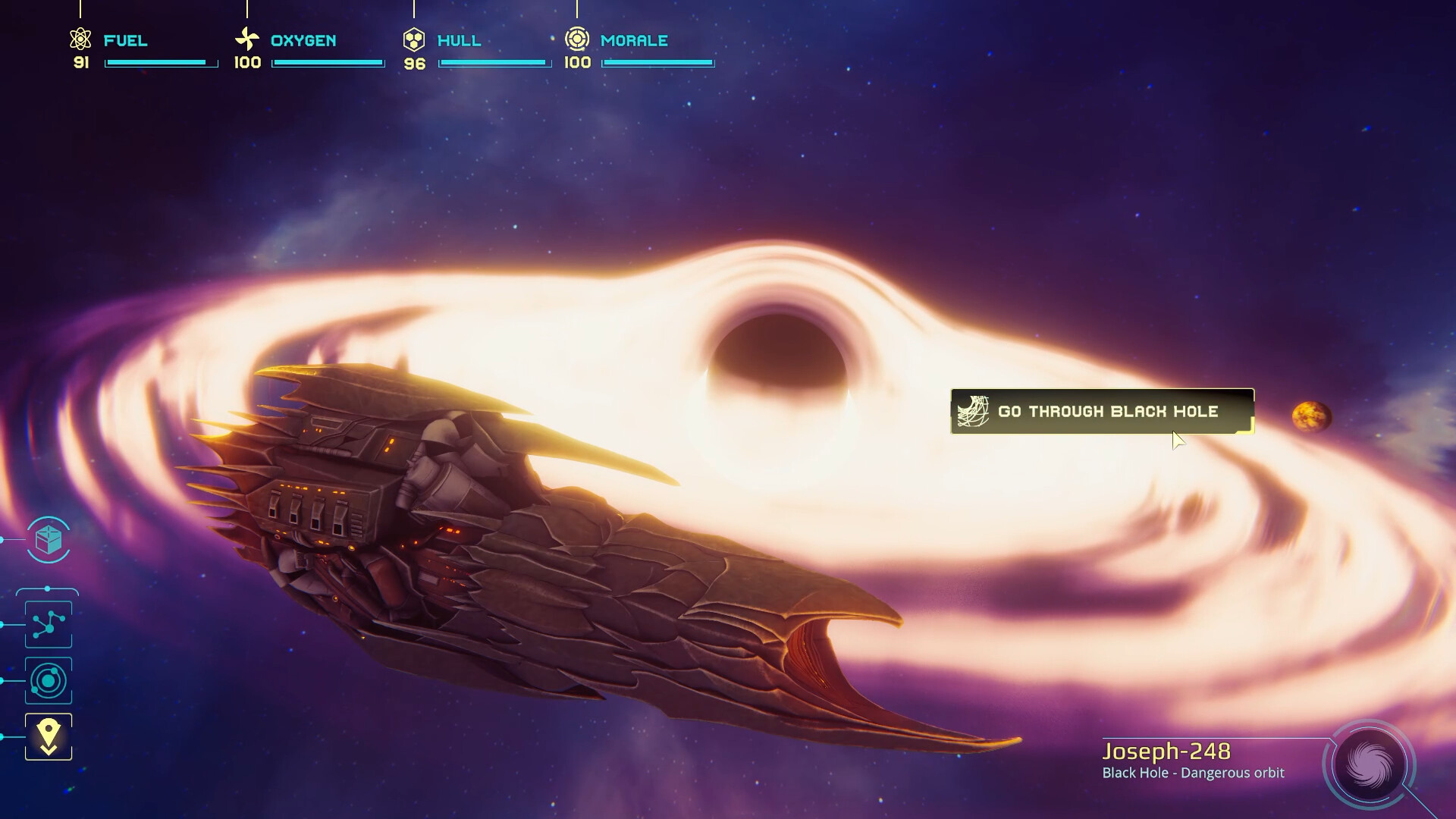
Task: Click the Fuel progress bar at 91
Action: tap(160, 64)
